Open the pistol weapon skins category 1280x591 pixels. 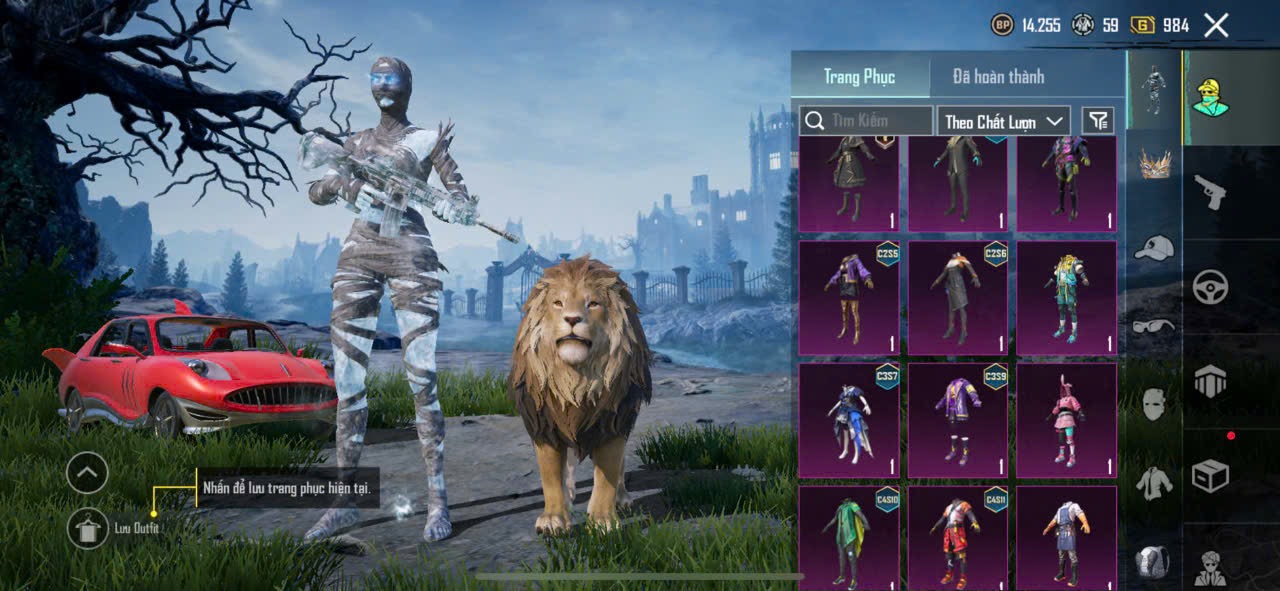[1210, 192]
